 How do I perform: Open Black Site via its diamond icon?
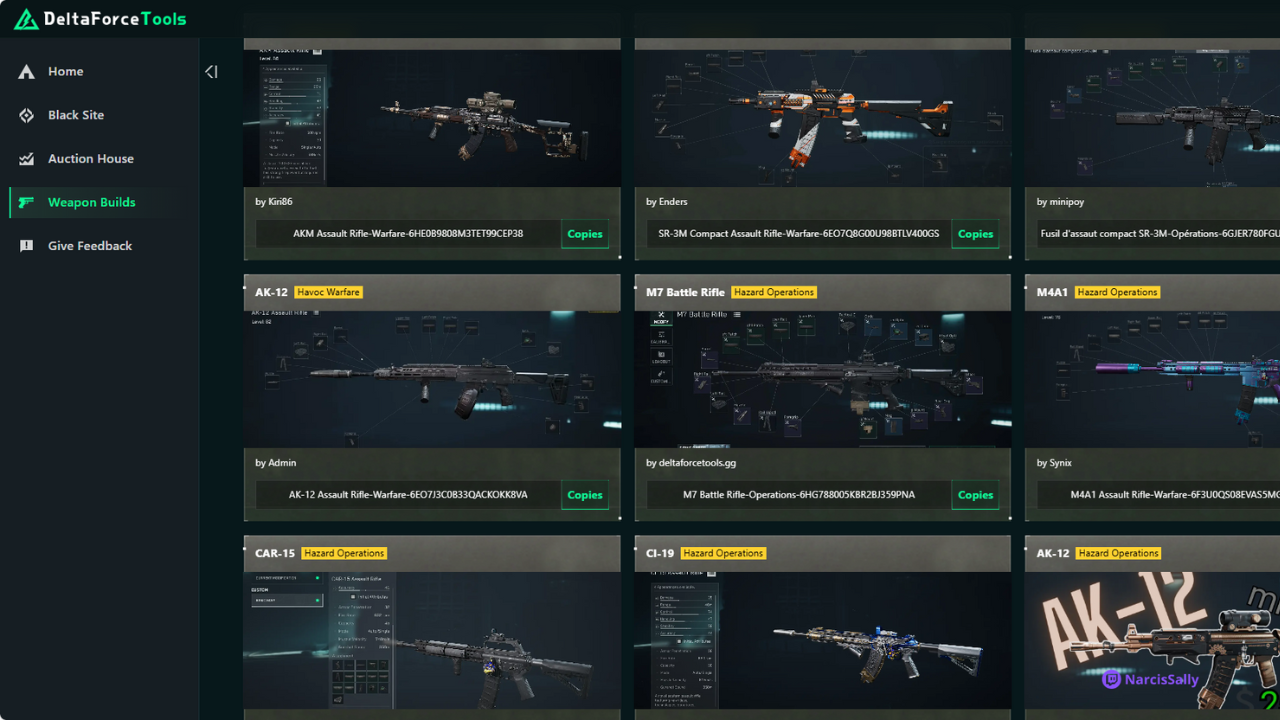tap(25, 115)
